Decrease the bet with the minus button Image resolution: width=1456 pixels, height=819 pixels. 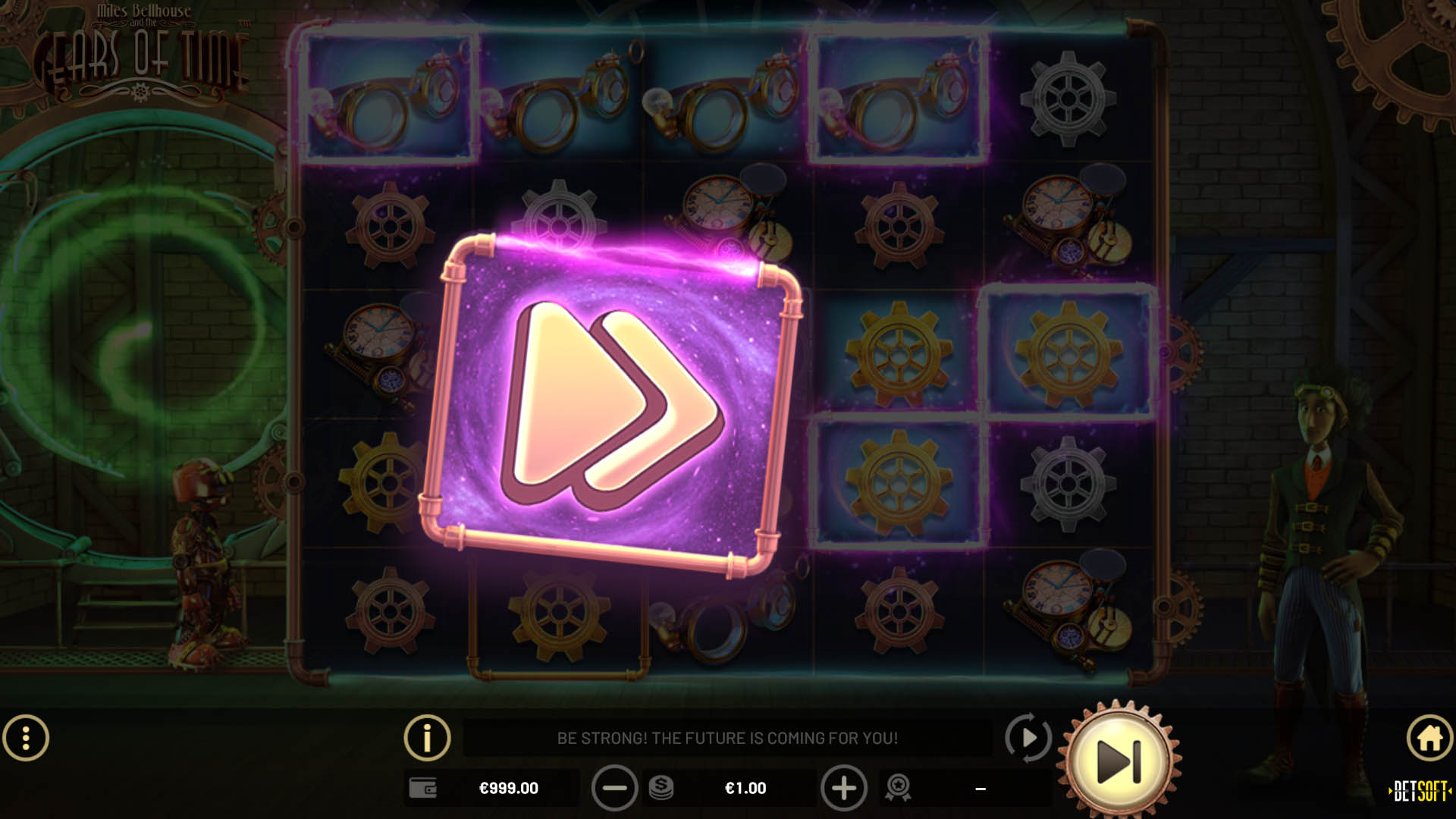[616, 788]
